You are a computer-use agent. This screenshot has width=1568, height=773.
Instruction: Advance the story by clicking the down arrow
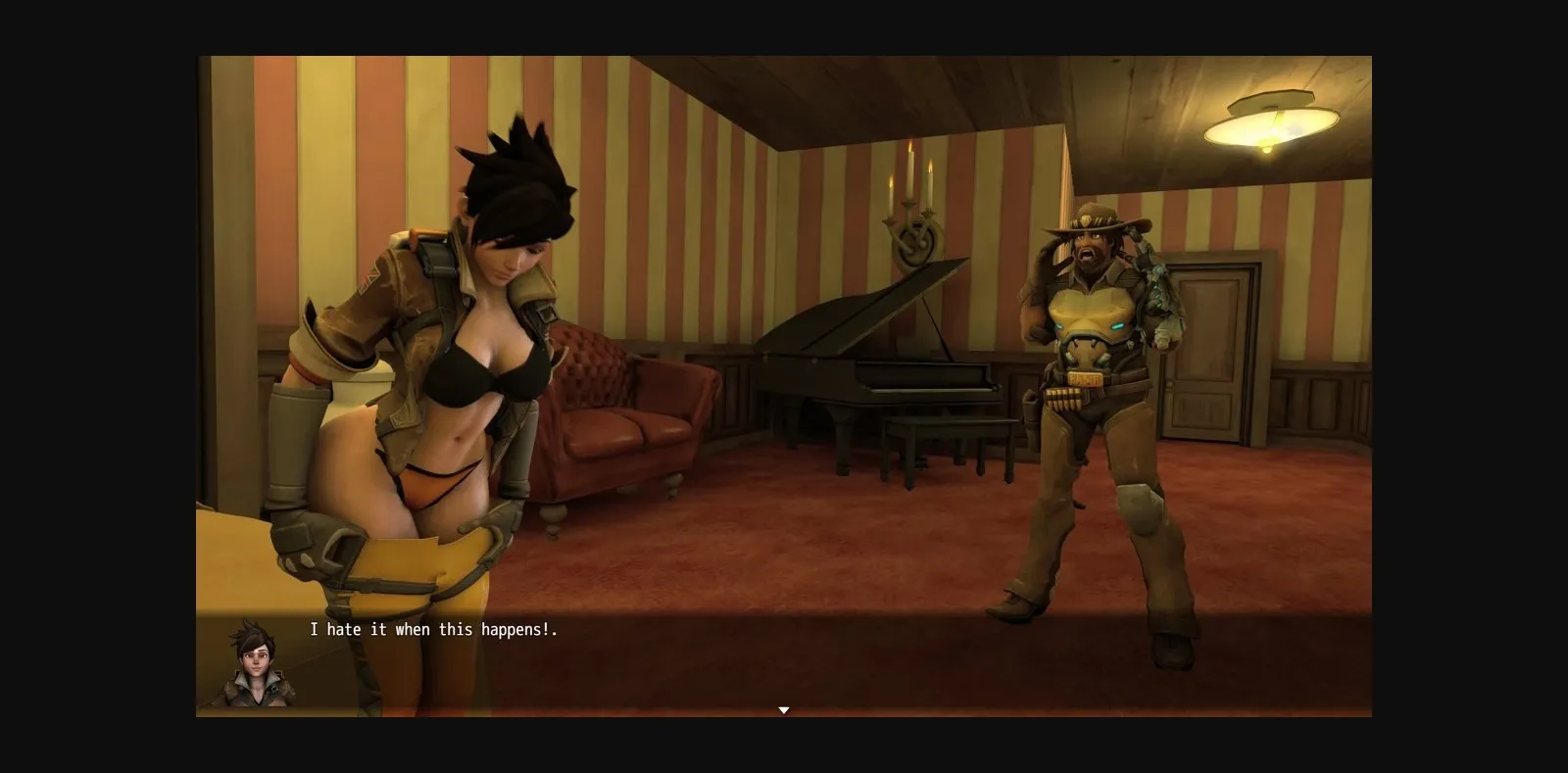tap(784, 709)
